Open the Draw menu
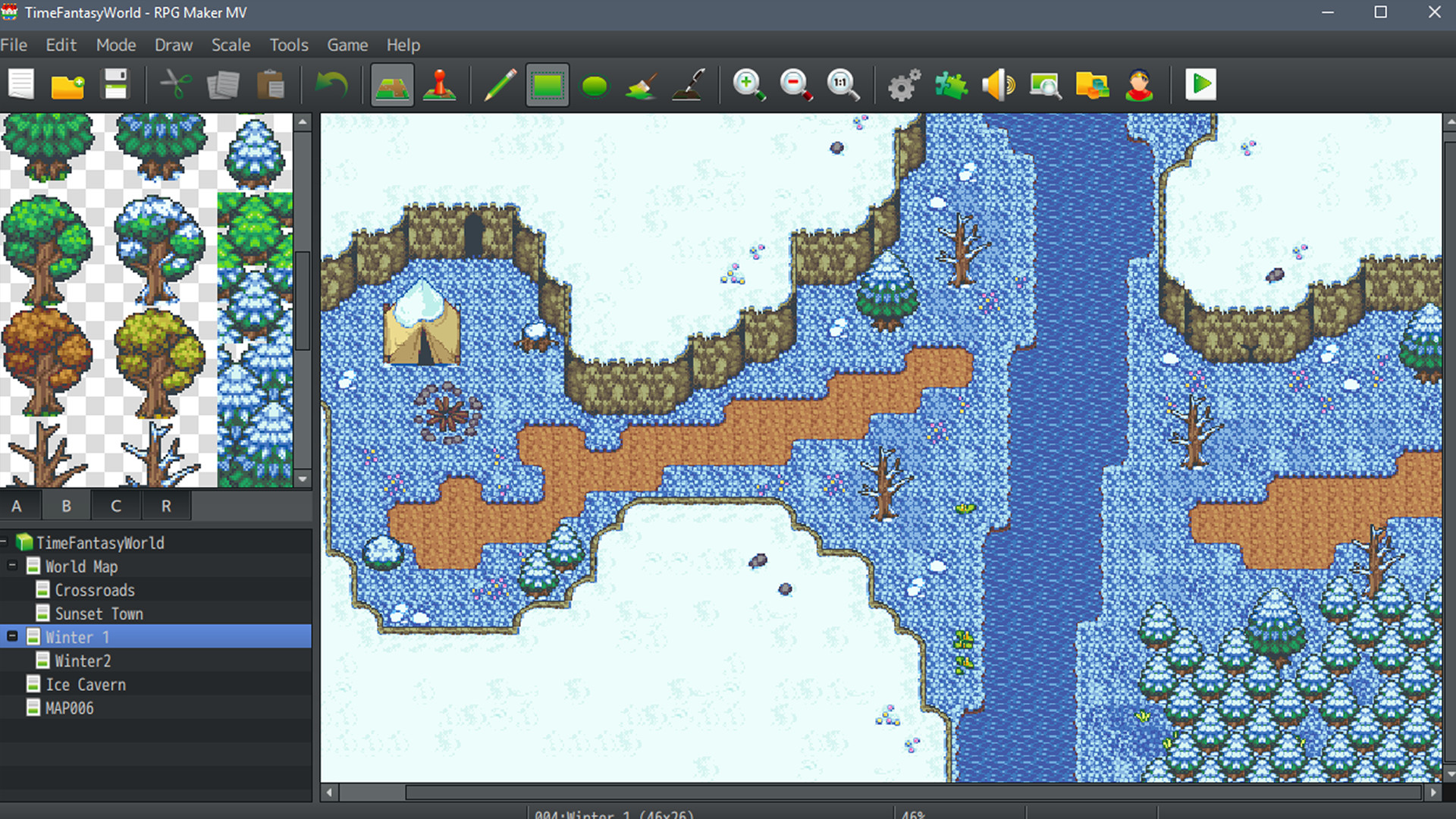The image size is (1456, 819). pos(173,45)
